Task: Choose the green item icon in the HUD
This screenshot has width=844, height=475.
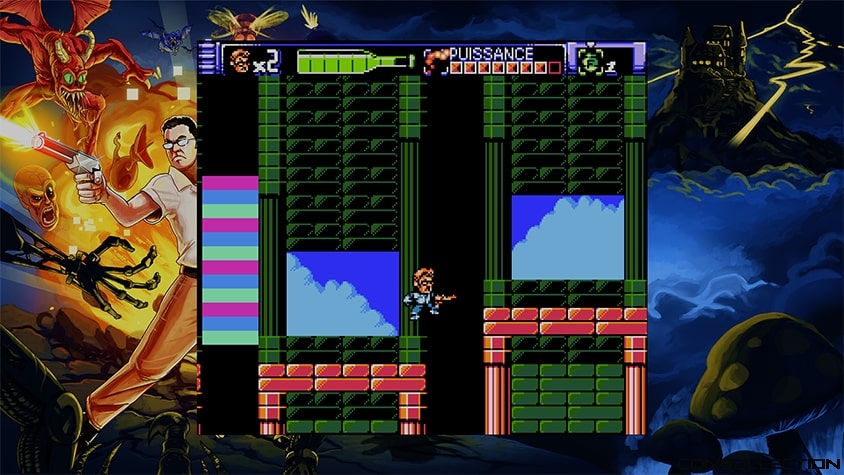Action: click(590, 61)
